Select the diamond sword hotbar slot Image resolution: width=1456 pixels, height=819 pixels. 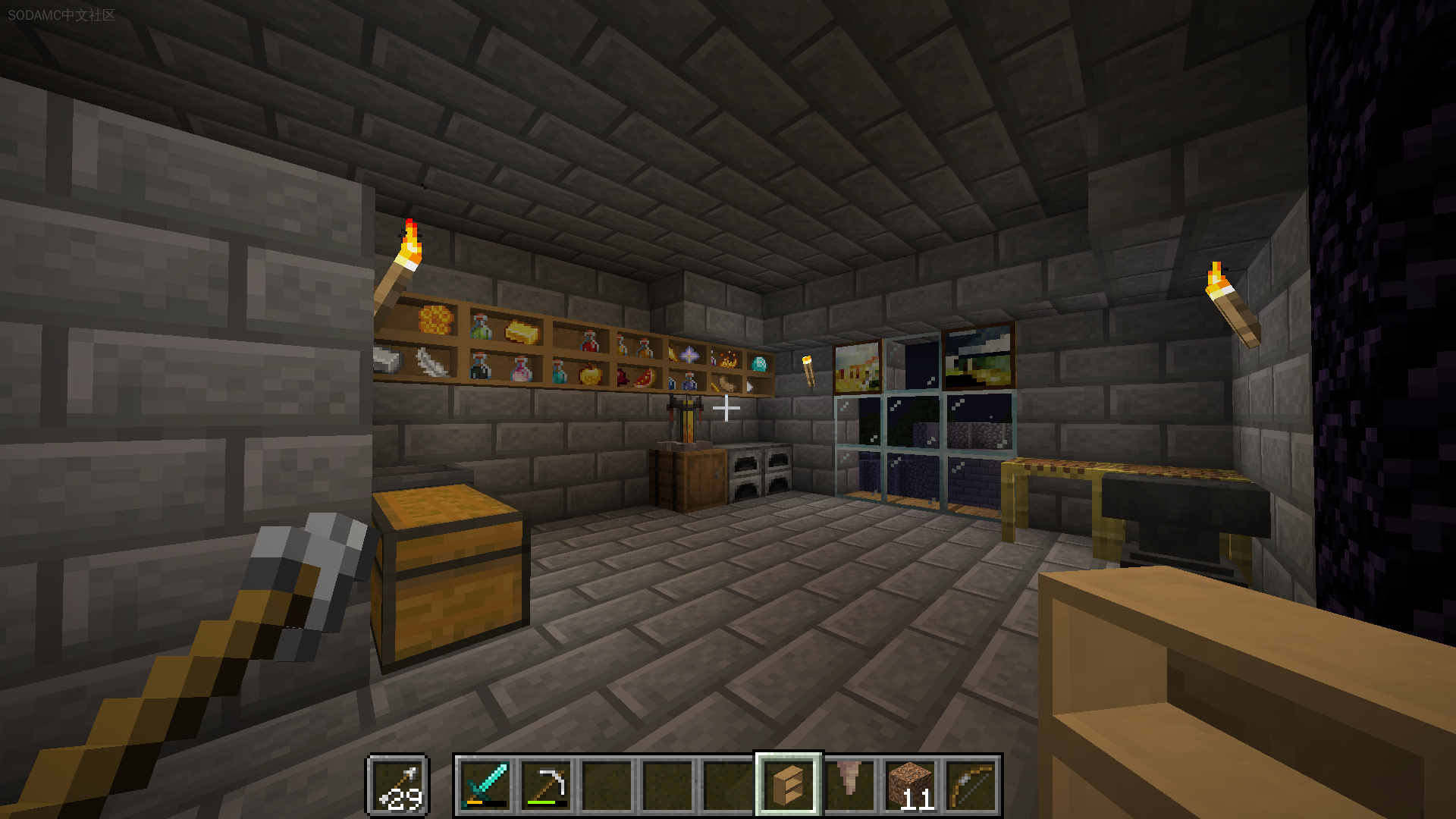pos(485,786)
